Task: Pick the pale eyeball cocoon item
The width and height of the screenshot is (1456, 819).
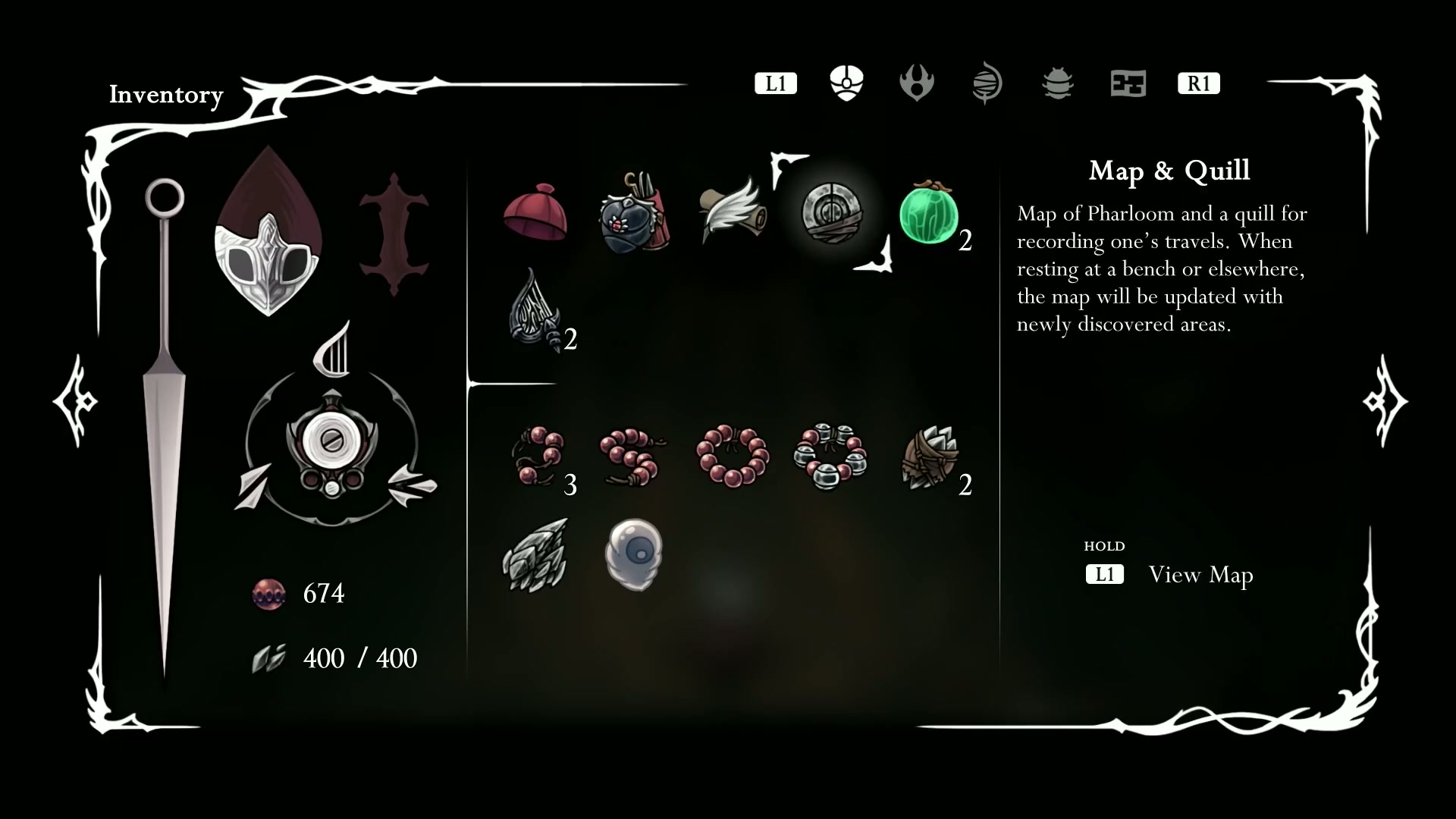Action: click(634, 554)
